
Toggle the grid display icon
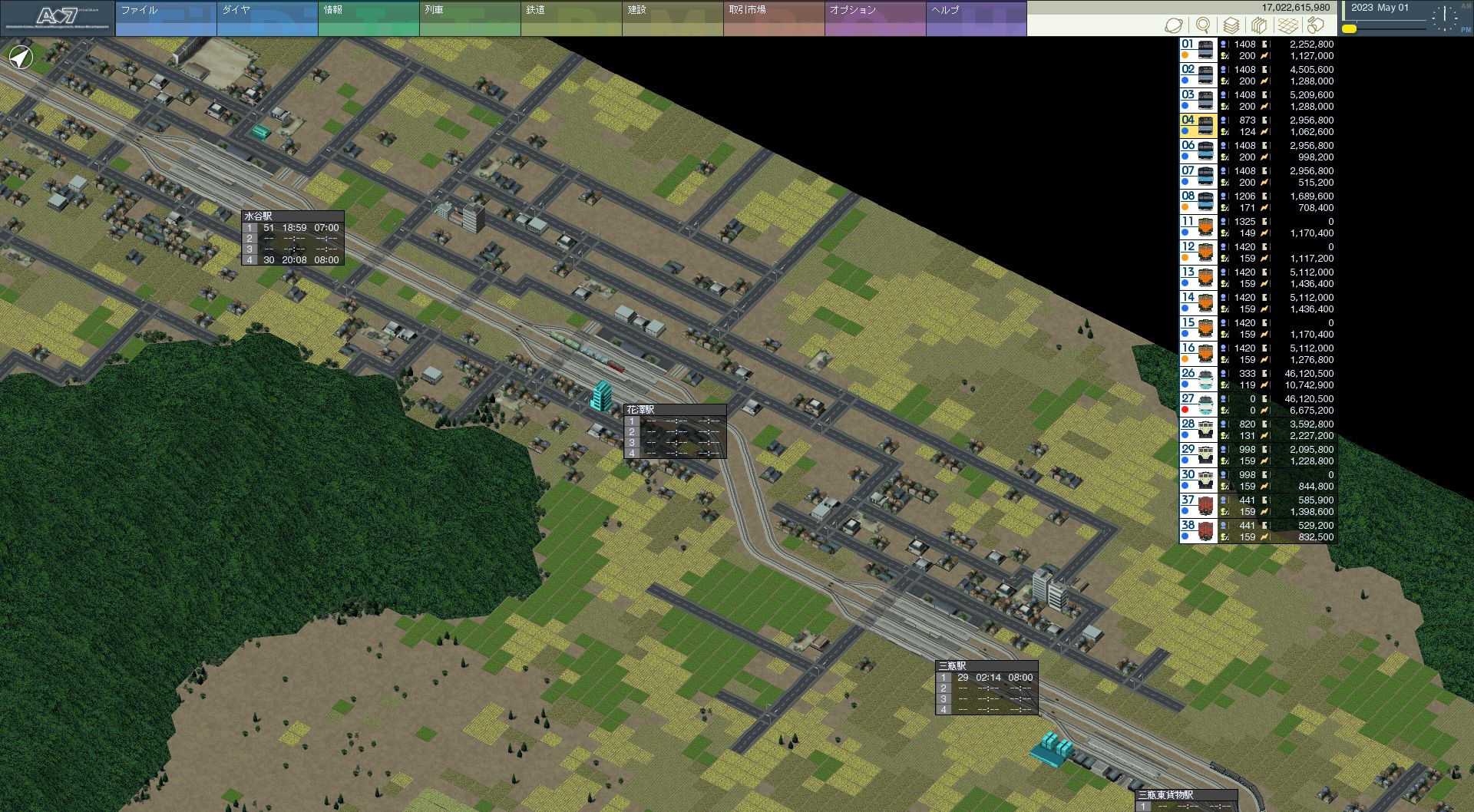coord(1288,25)
